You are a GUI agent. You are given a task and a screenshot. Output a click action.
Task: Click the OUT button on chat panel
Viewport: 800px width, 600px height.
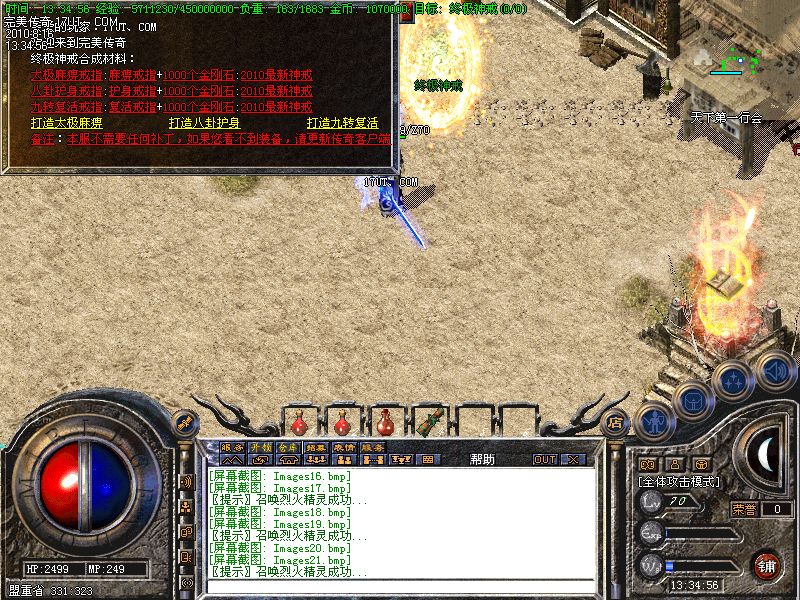tap(544, 459)
